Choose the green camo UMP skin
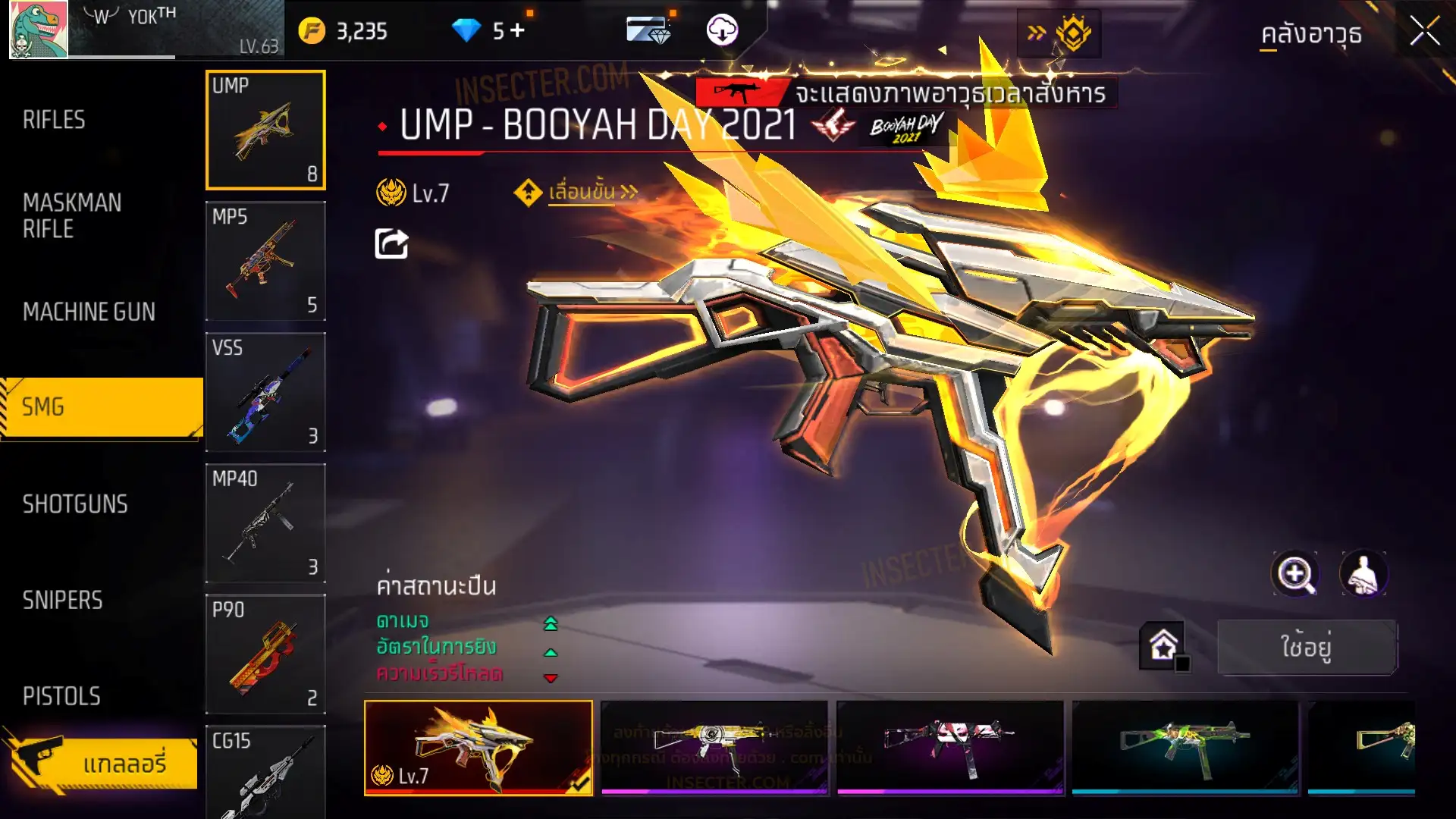Screen dimensions: 1456x819 point(1185,748)
